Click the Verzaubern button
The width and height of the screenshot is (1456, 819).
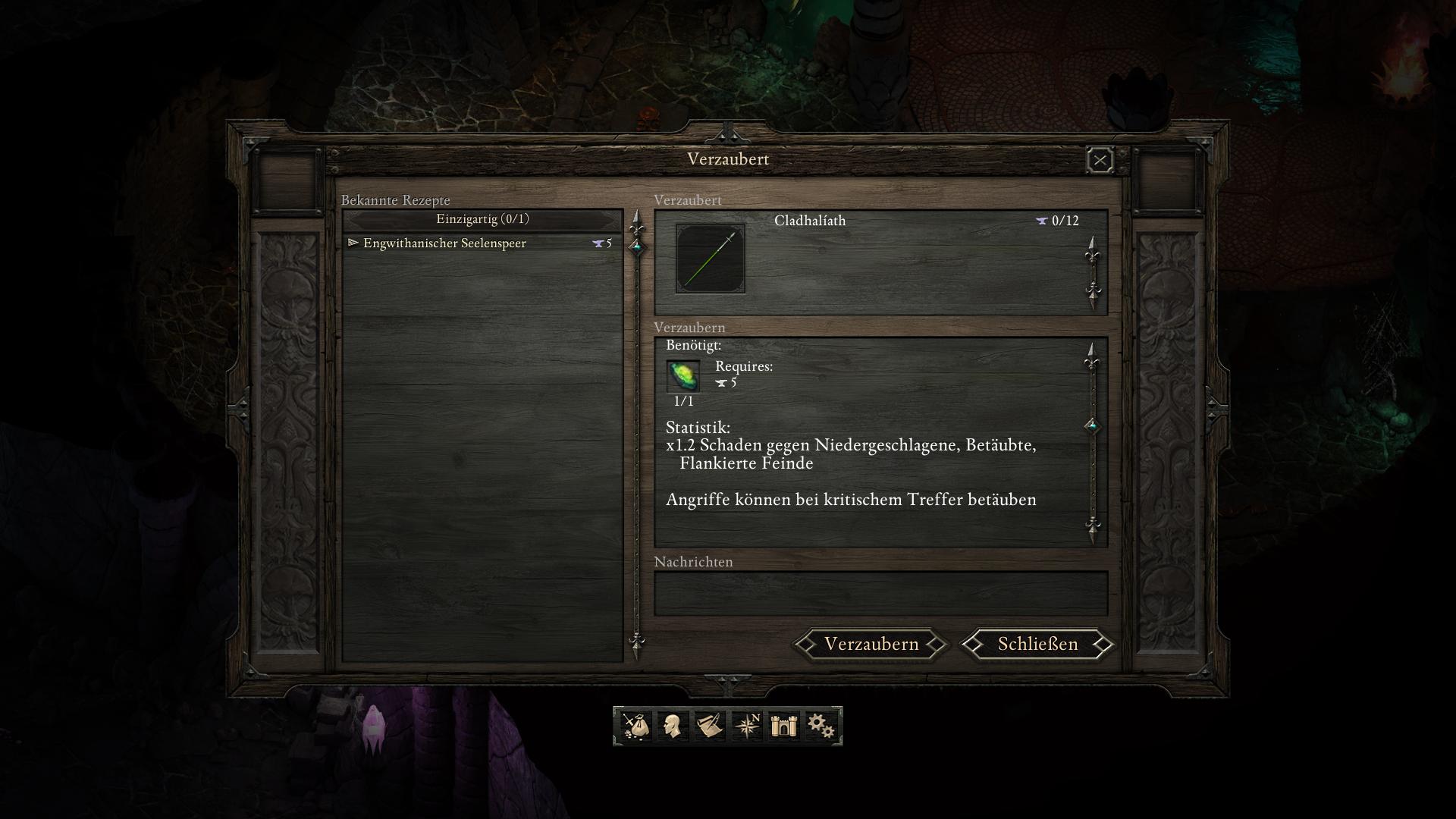[x=871, y=644]
